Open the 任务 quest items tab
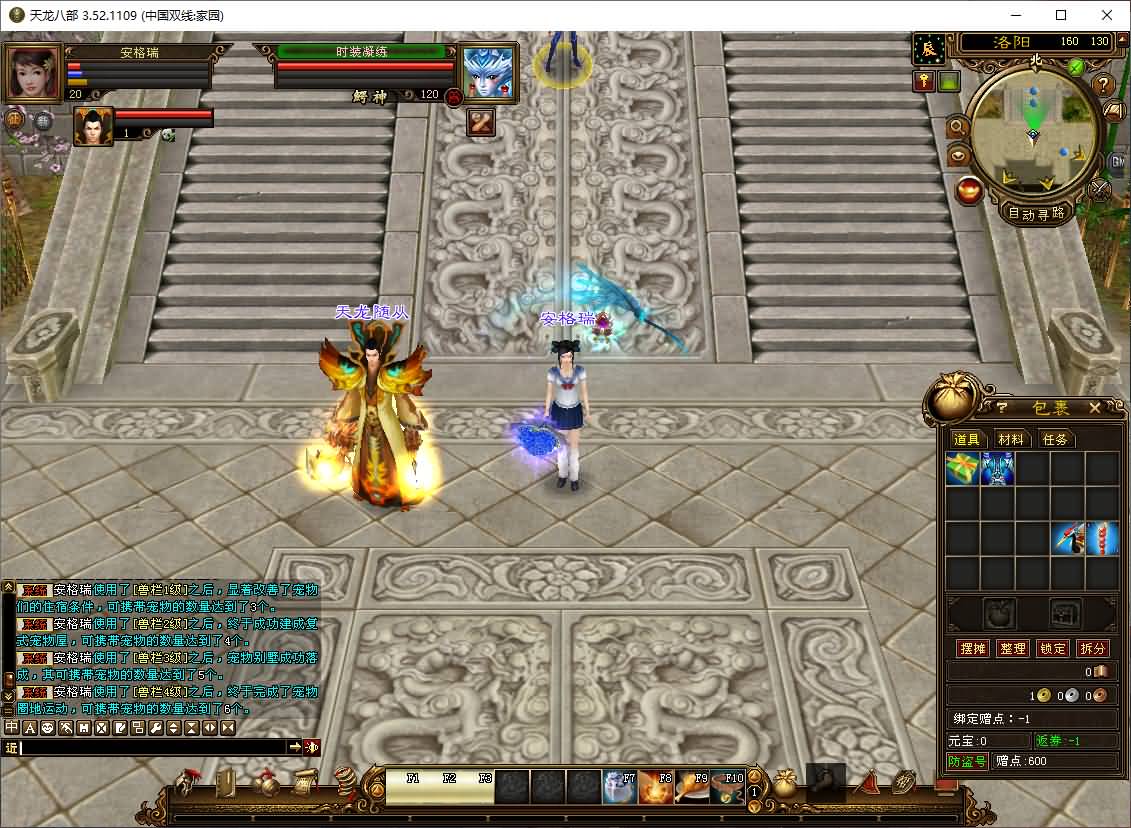This screenshot has height=828, width=1131. (x=1055, y=439)
